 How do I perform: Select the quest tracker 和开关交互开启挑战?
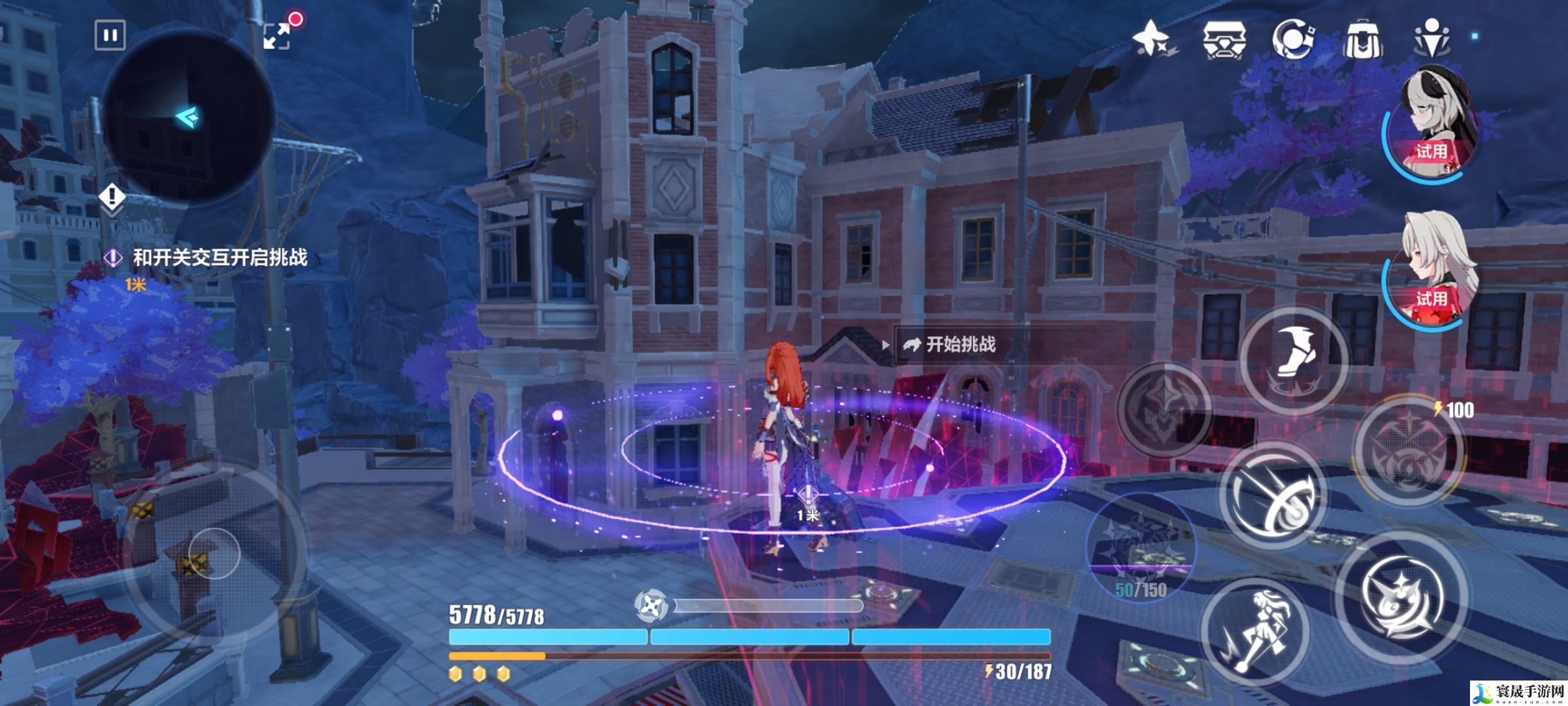tap(220, 258)
